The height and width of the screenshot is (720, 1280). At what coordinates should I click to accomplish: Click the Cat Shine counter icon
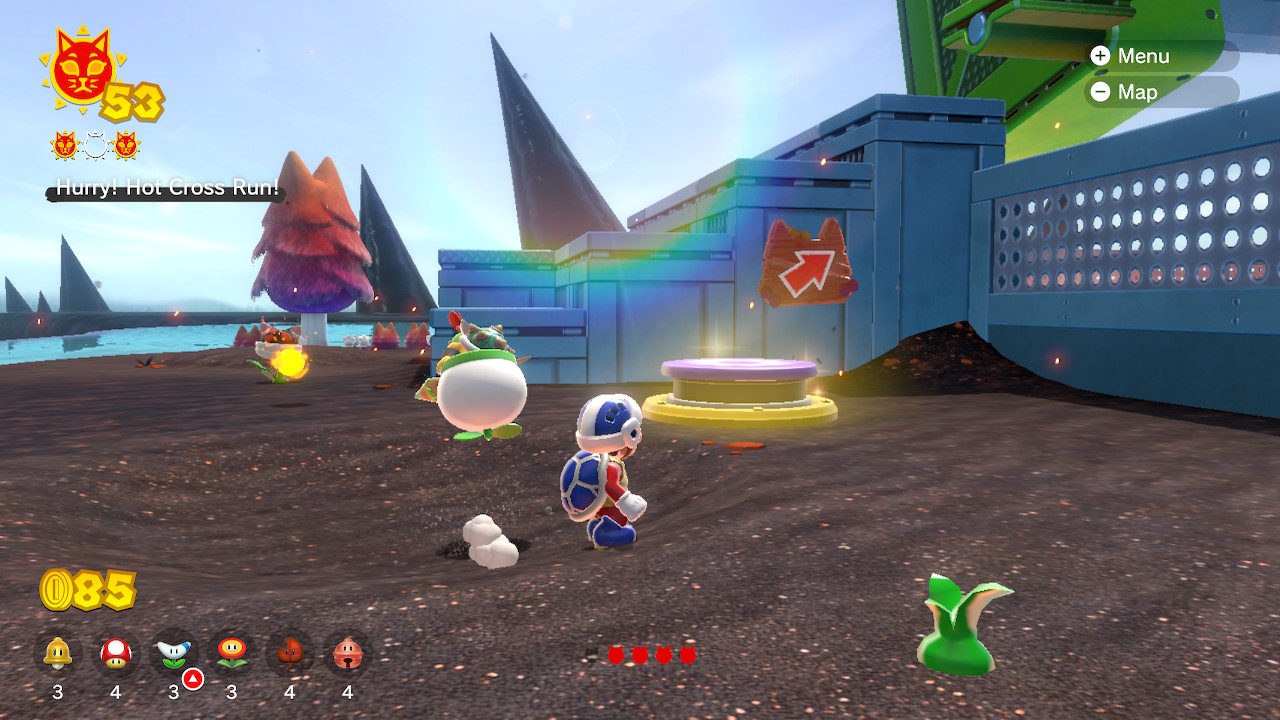(x=82, y=70)
